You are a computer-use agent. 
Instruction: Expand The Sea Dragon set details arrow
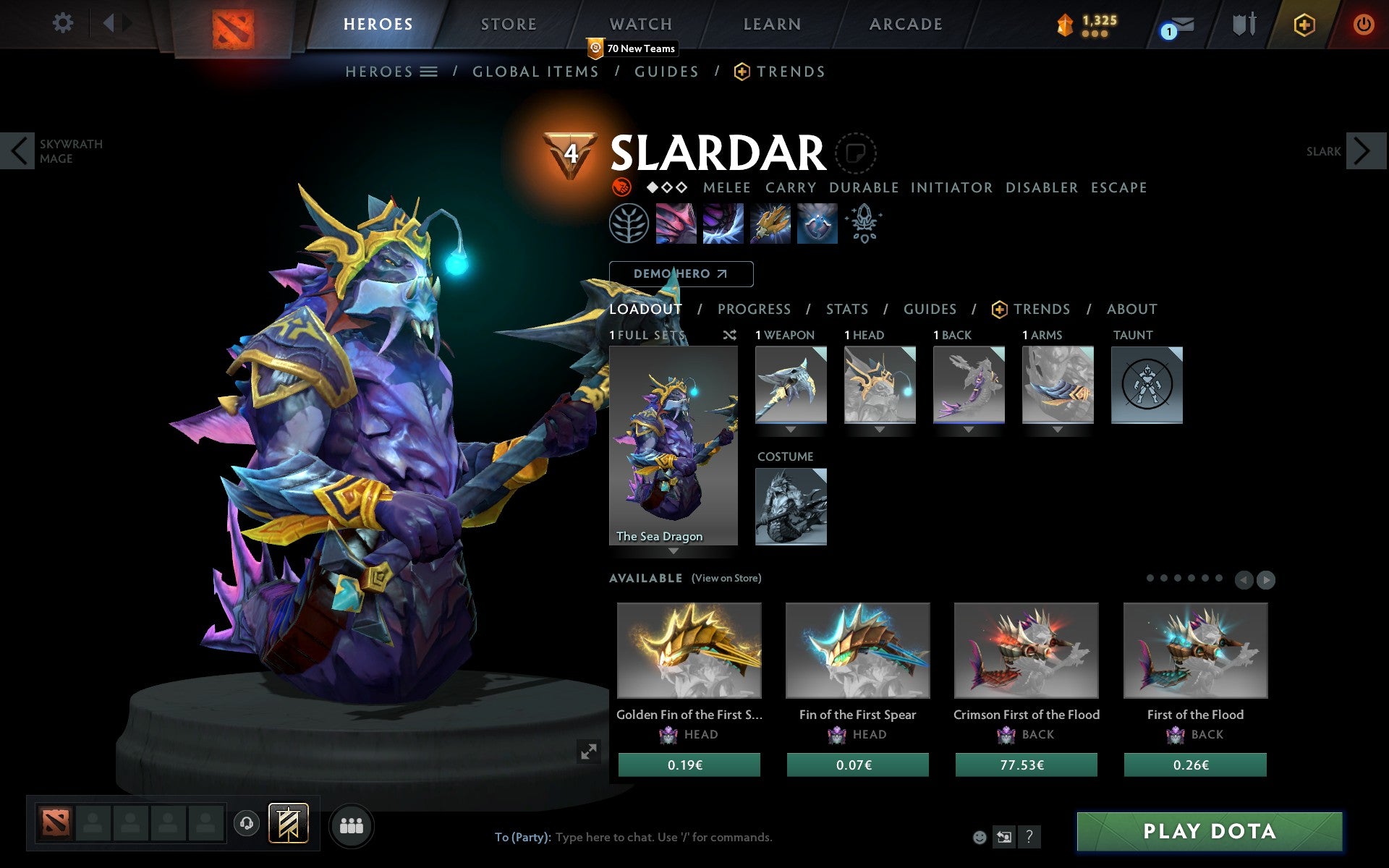pos(674,551)
